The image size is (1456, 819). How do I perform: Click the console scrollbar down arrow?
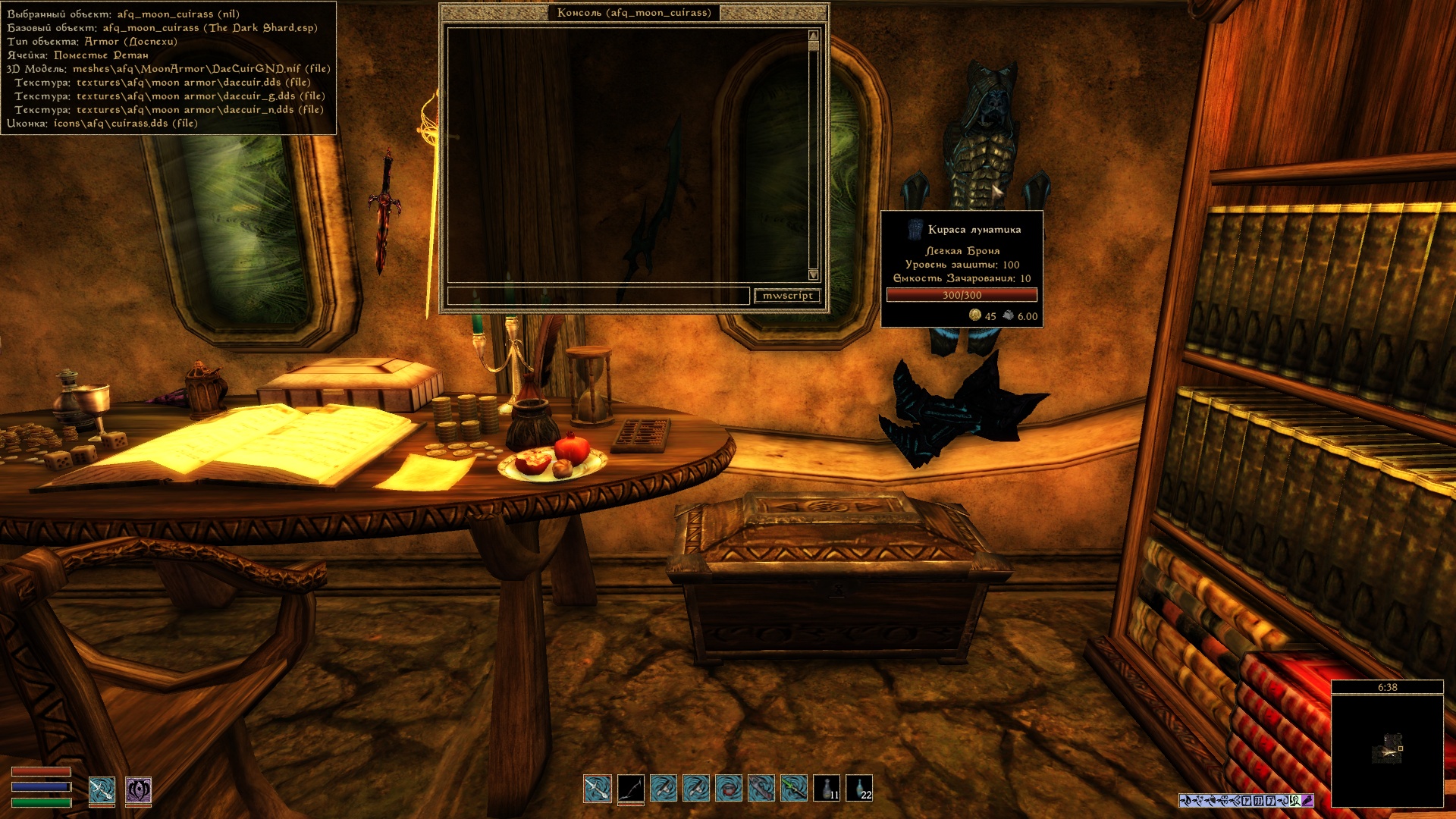tap(814, 275)
